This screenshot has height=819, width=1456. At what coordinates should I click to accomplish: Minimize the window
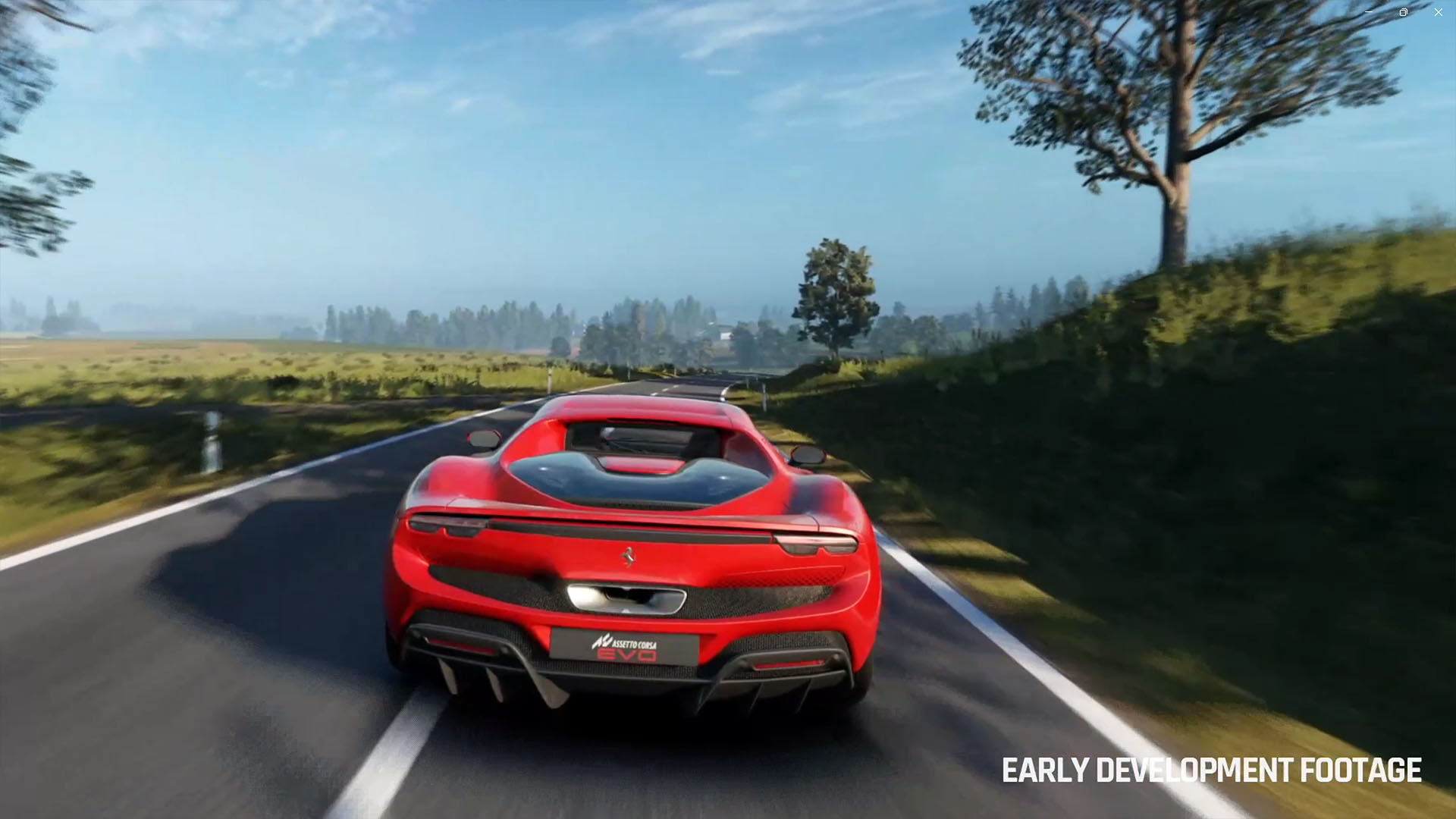(1369, 12)
